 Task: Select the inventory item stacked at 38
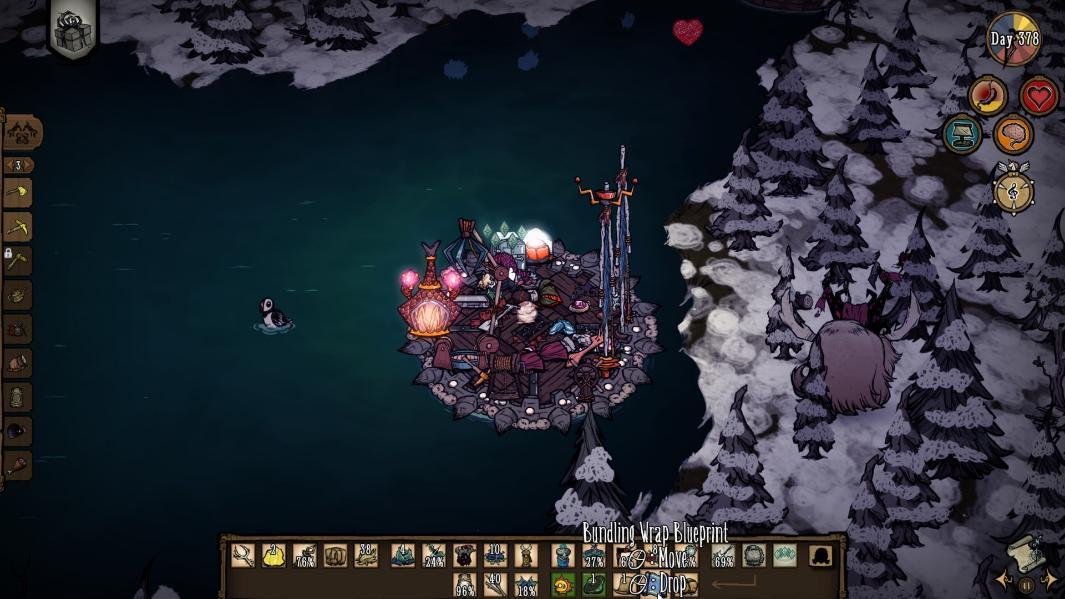coord(366,556)
